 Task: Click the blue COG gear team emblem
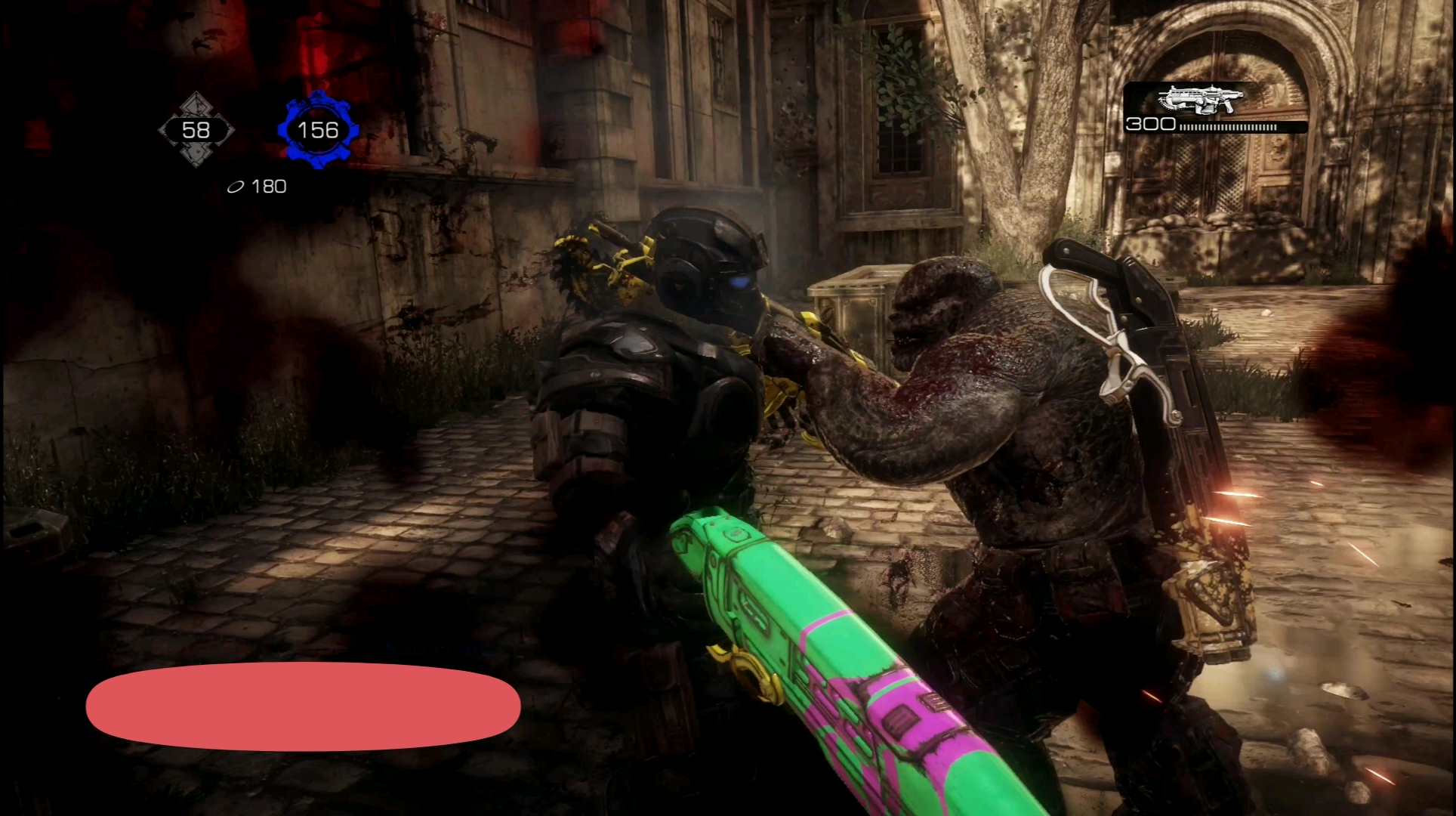[x=318, y=130]
